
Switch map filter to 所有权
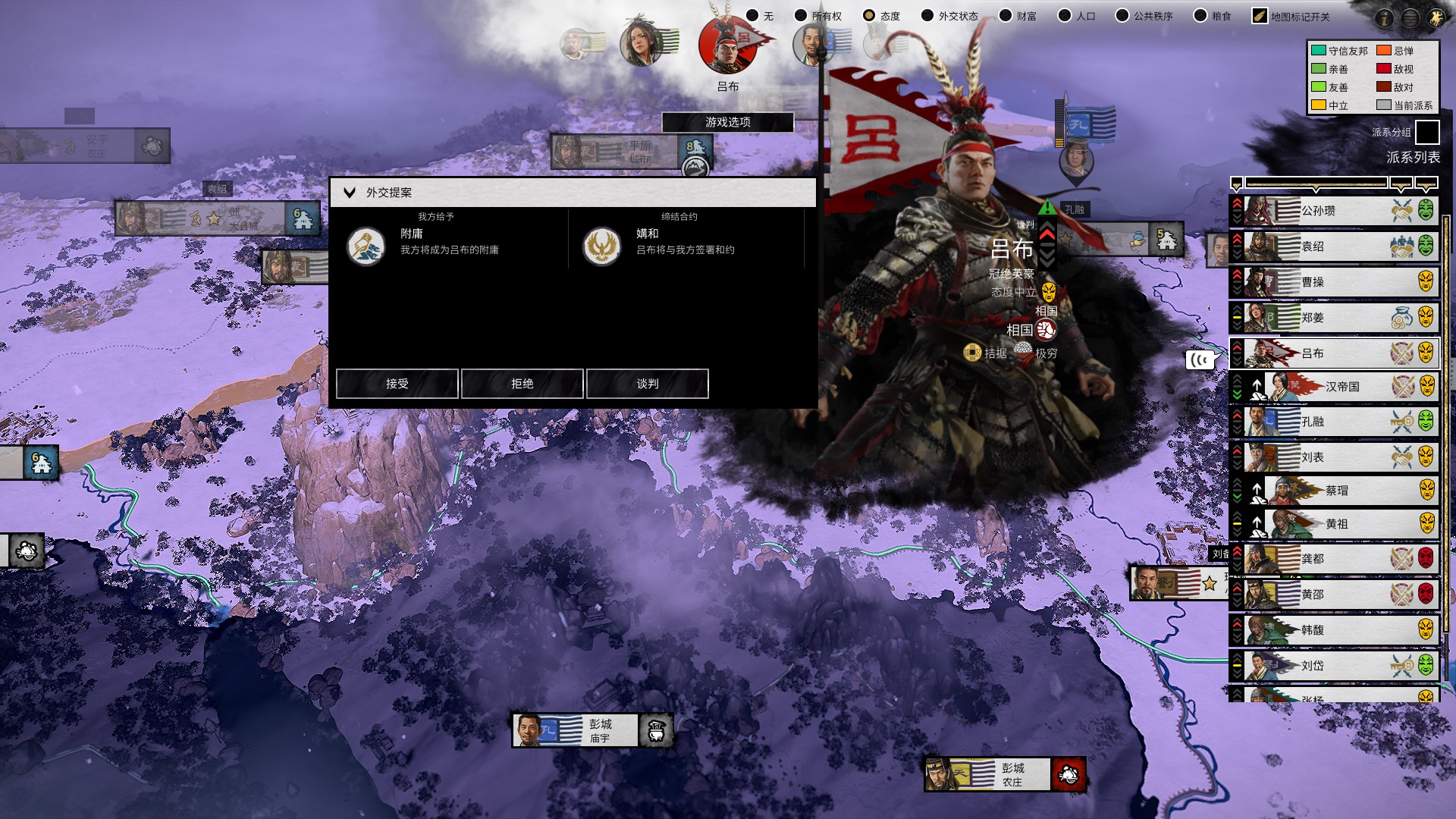[800, 16]
